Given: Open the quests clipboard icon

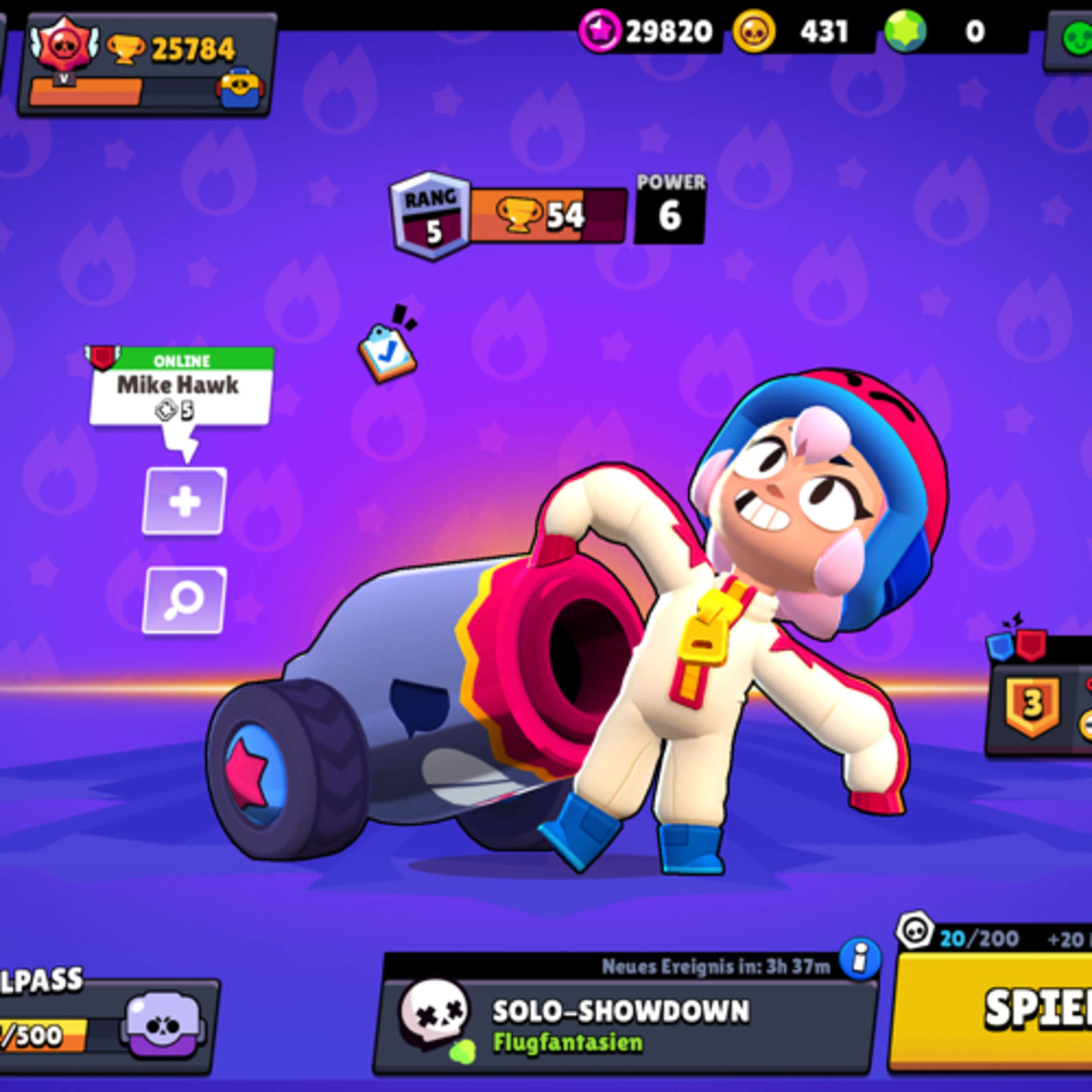Looking at the screenshot, I should coord(388,352).
